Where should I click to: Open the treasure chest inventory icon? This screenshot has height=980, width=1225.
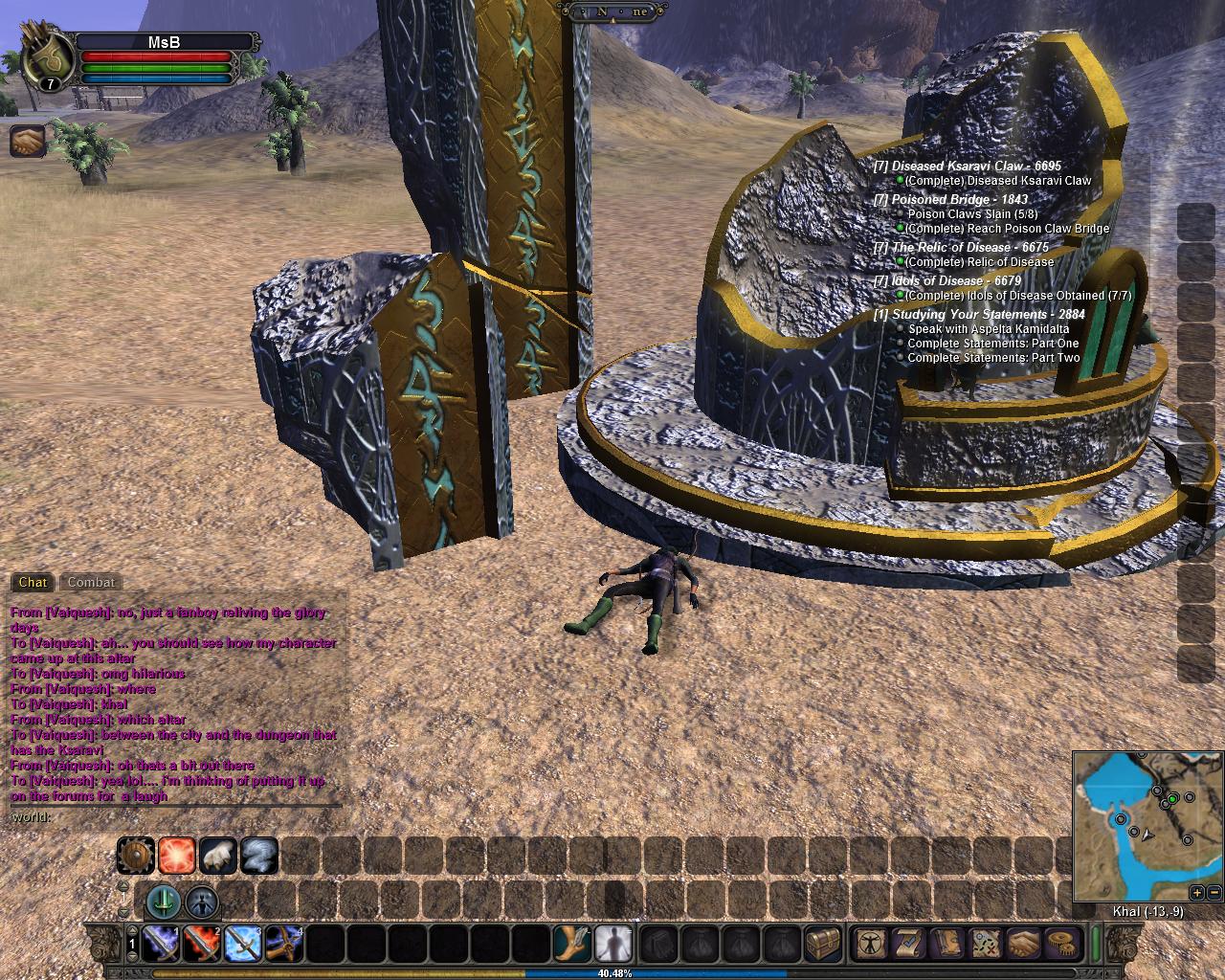(823, 944)
